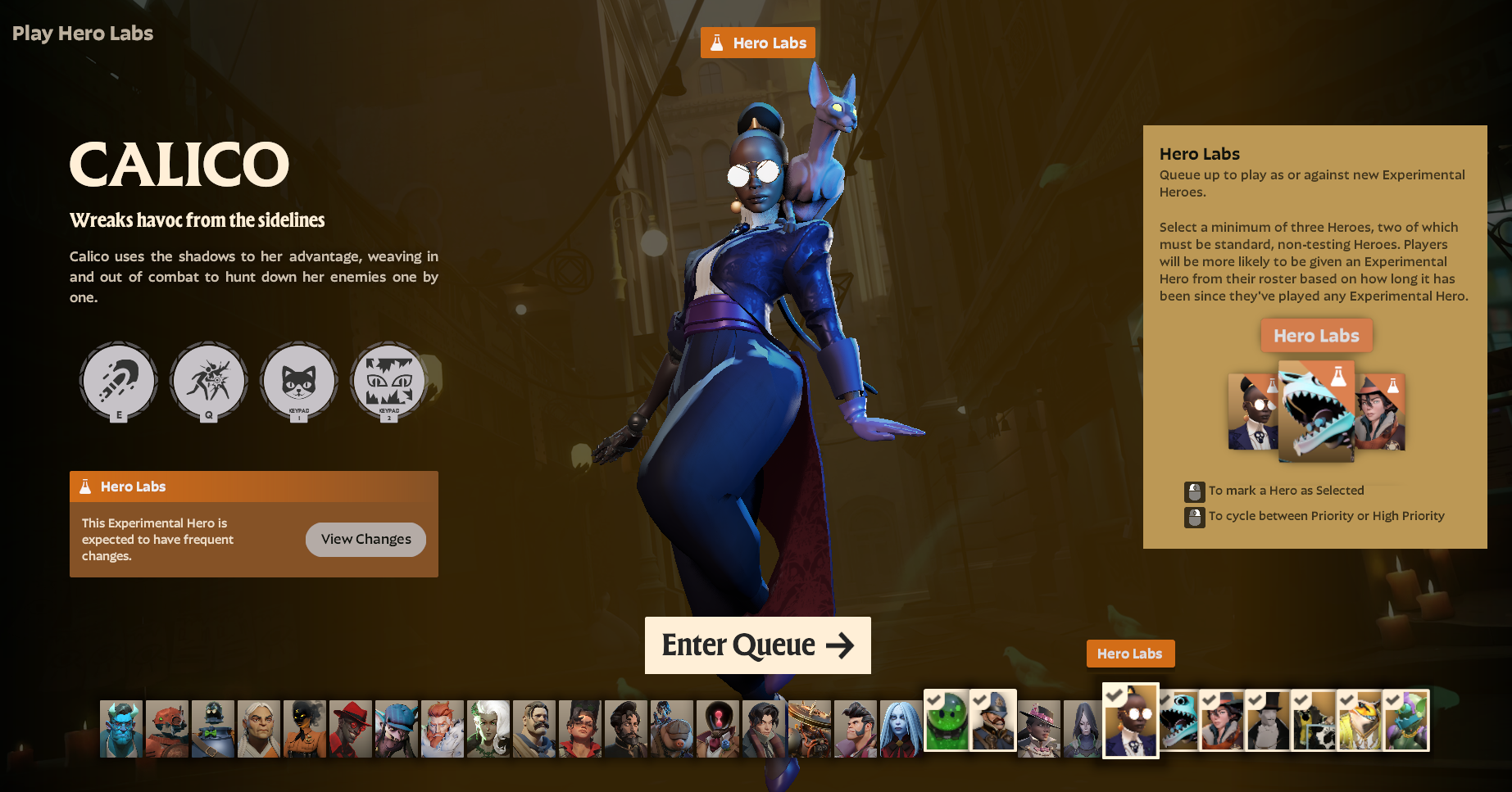The height and width of the screenshot is (792, 1512).
Task: Click the flask icon on the orange warning banner
Action: point(85,487)
